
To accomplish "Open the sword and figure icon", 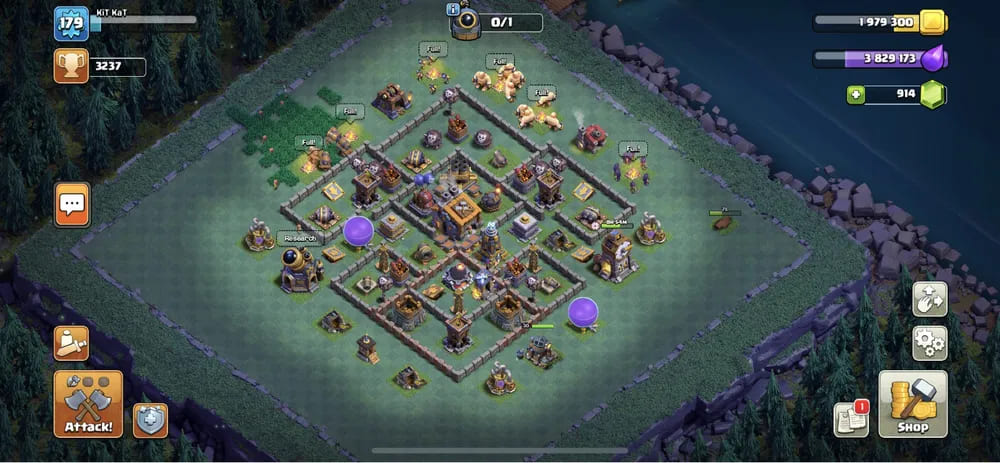I will [x=72, y=343].
